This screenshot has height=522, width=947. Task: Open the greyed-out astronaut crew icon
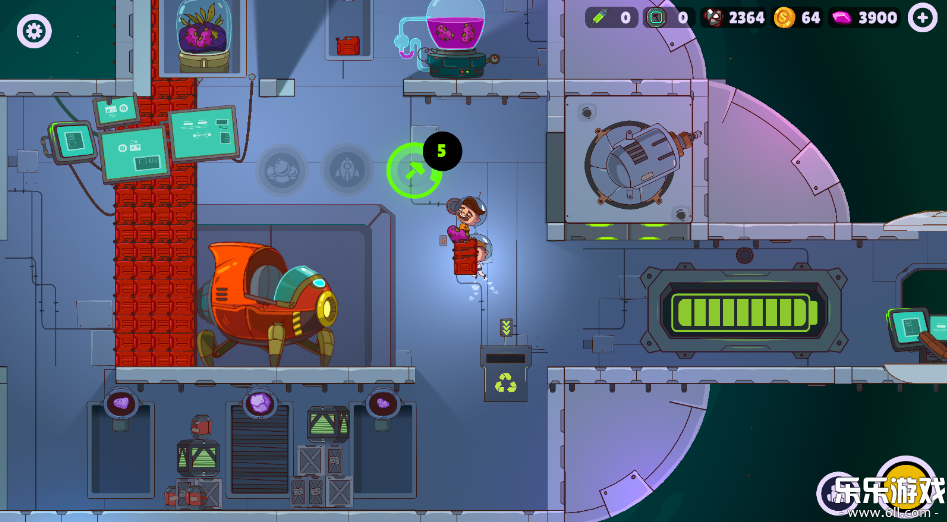point(283,170)
